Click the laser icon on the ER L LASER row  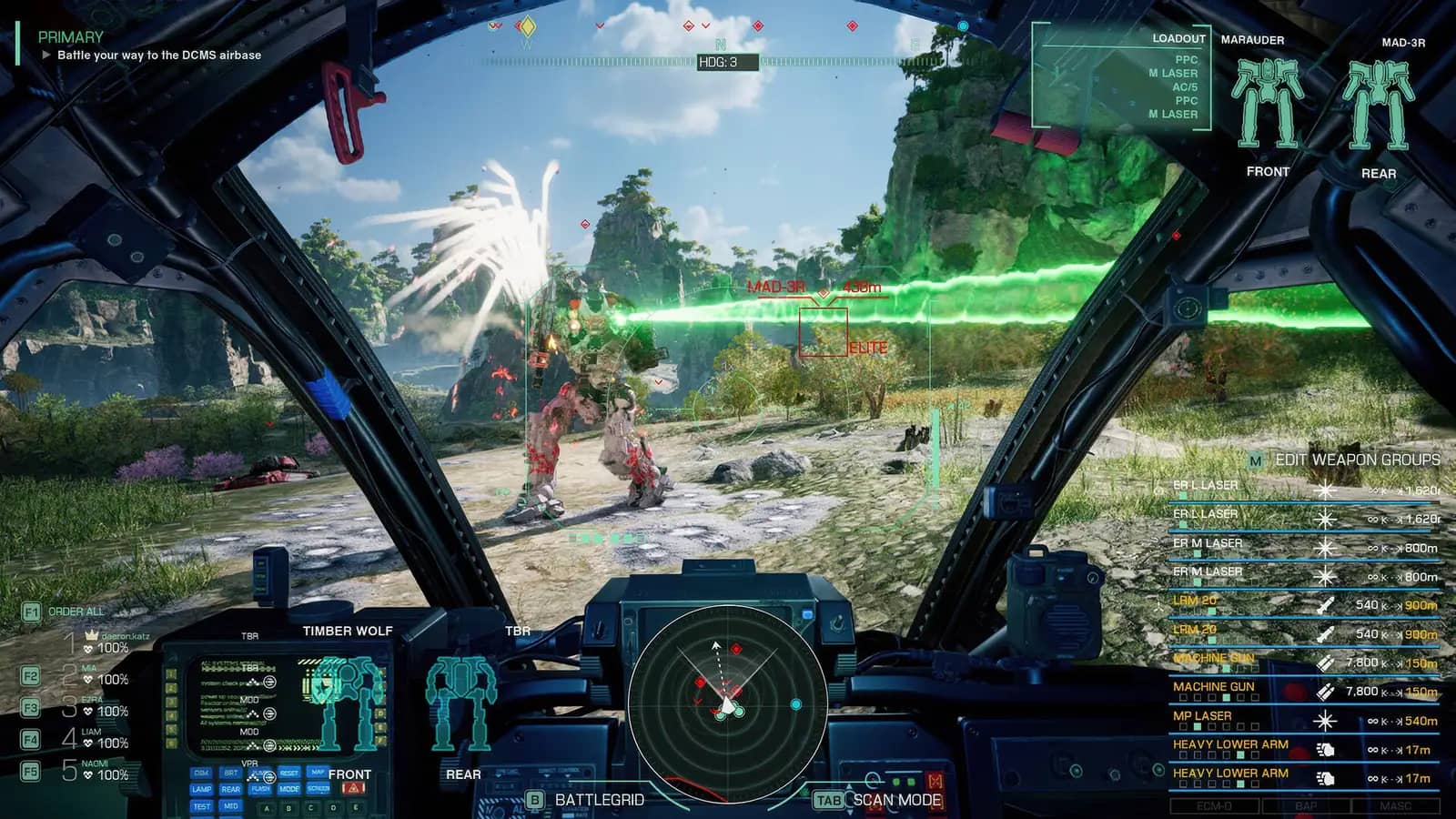(x=1325, y=490)
